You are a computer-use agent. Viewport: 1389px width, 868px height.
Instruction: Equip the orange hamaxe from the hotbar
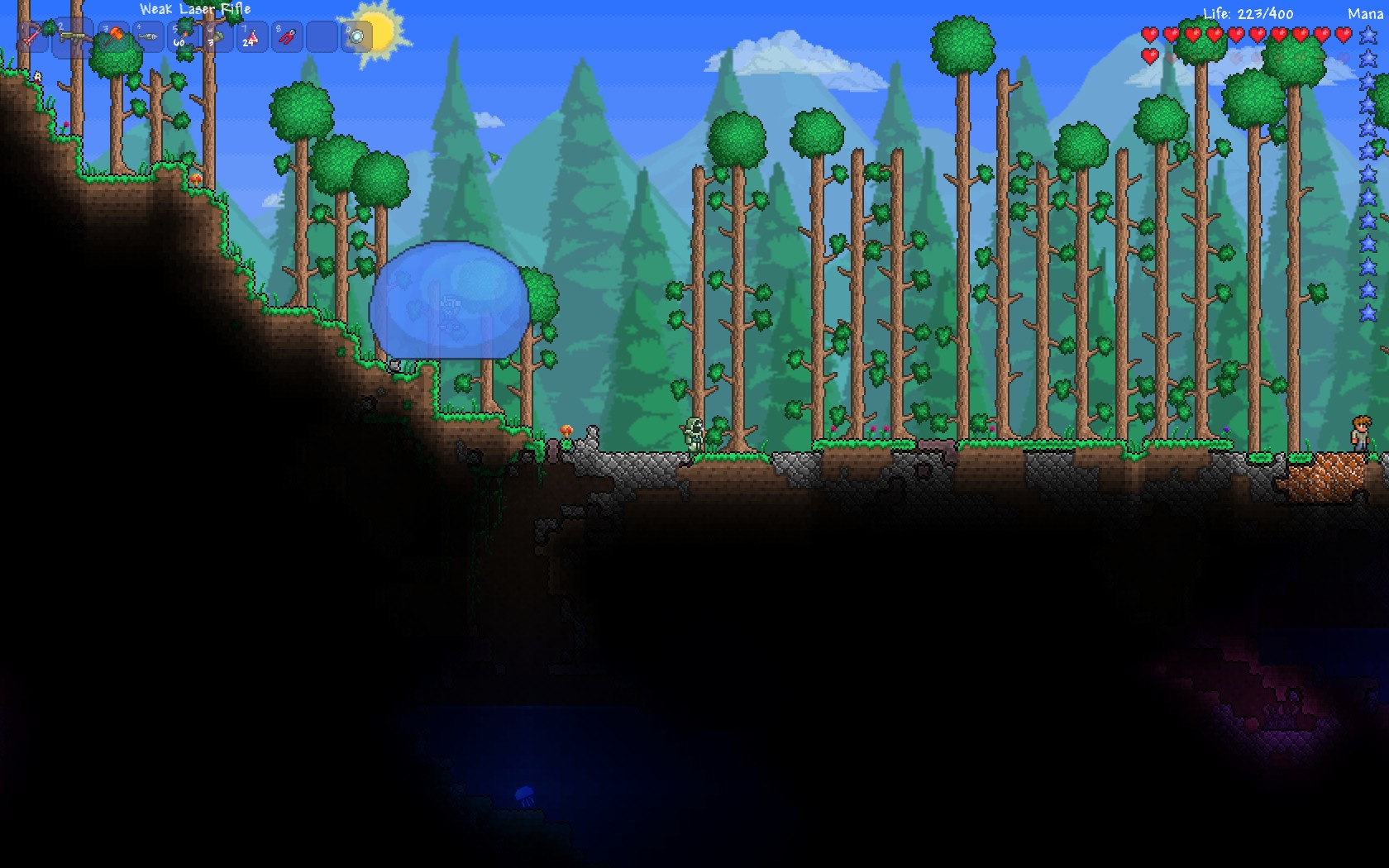(112, 36)
